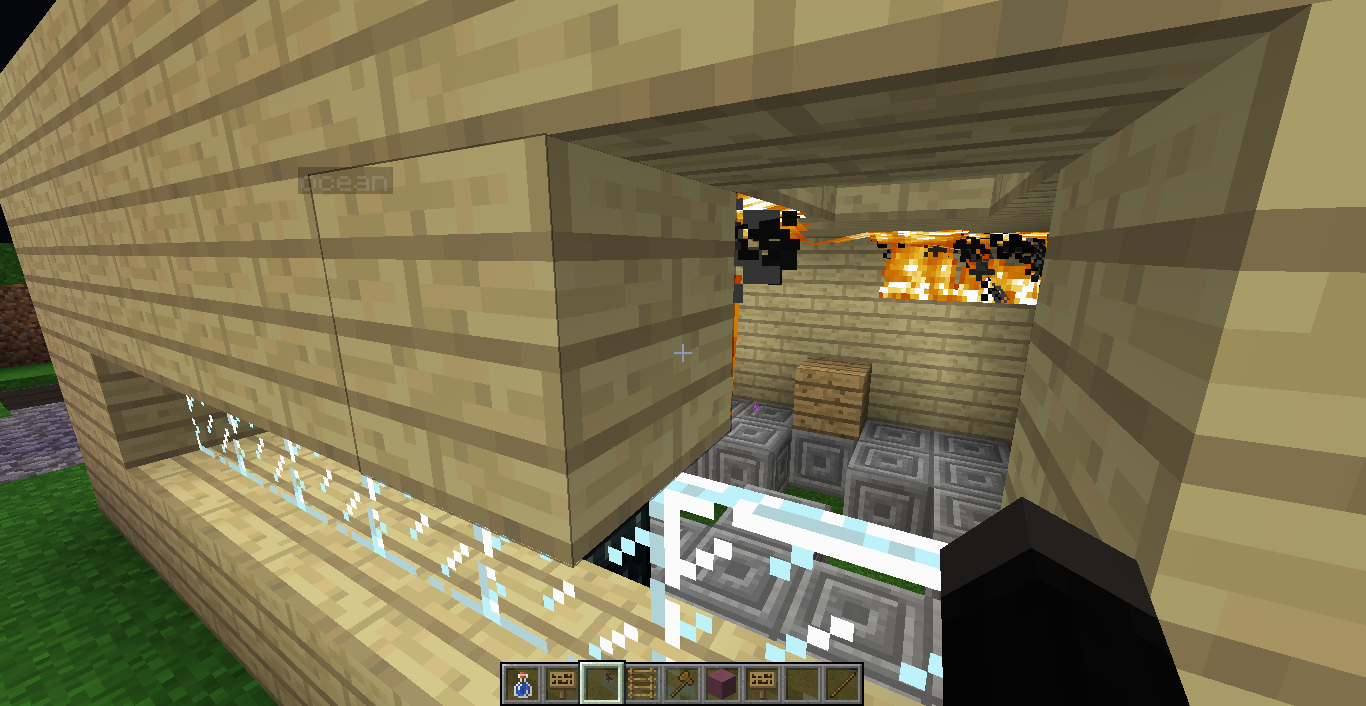Viewport: 1366px width, 706px height.
Task: Pick the sign beside the purple block
Action: pyautogui.click(x=763, y=683)
